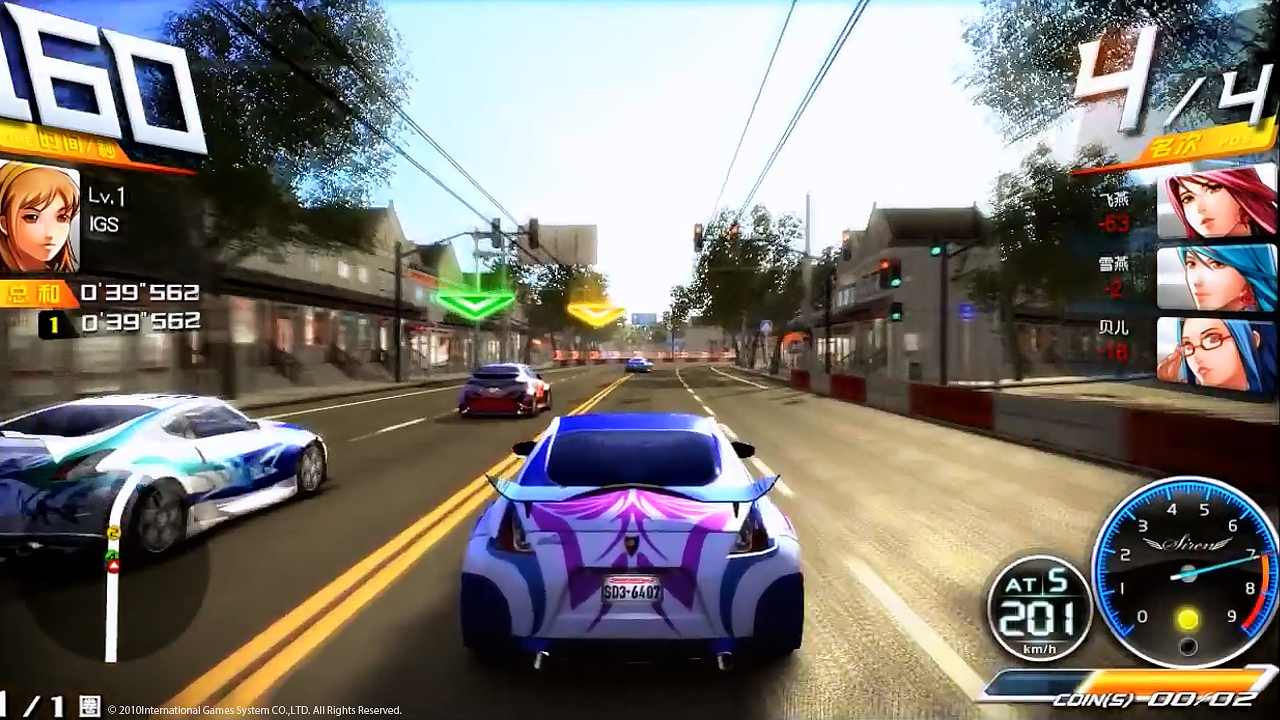Screen dimensions: 1280x720
Task: Select the IGS player portrait
Action: pos(38,217)
